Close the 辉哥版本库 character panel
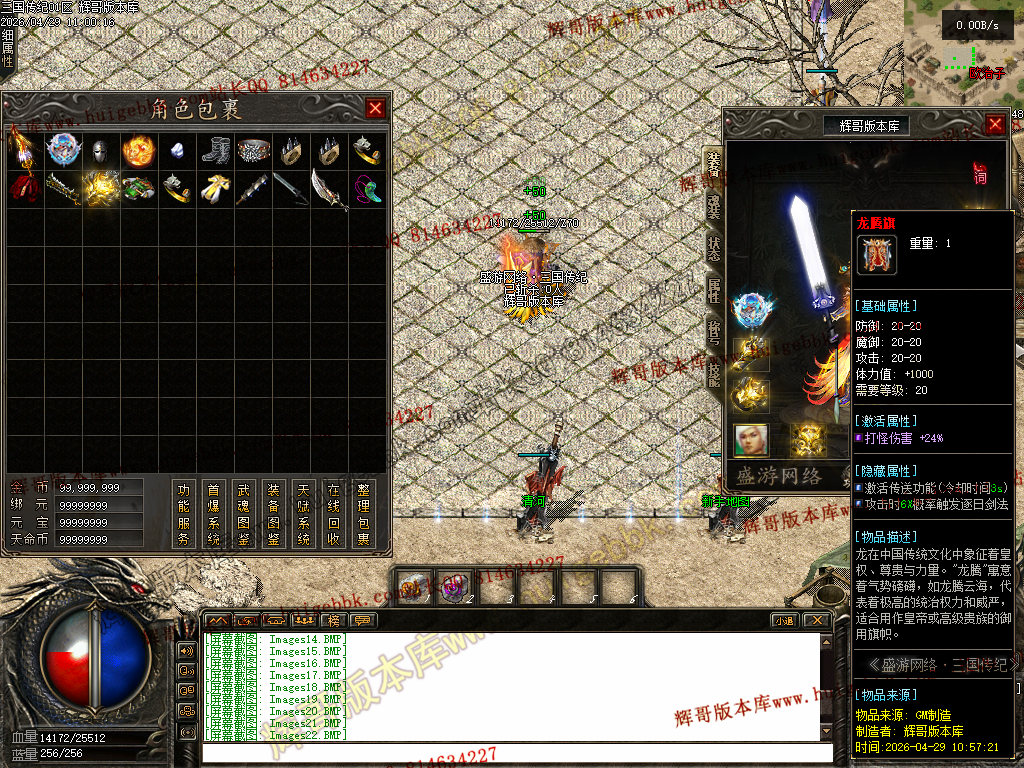Screen dimensions: 1024x768 [x=995, y=124]
